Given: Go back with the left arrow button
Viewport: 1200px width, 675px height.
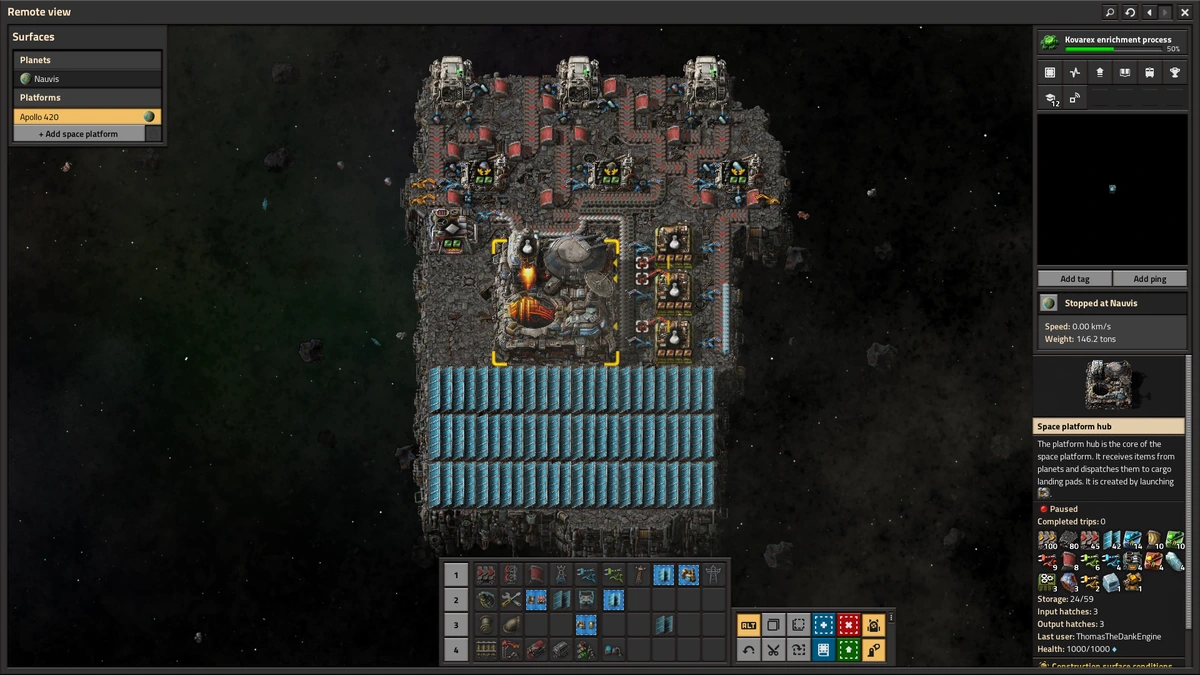Looking at the screenshot, I should [x=1149, y=12].
